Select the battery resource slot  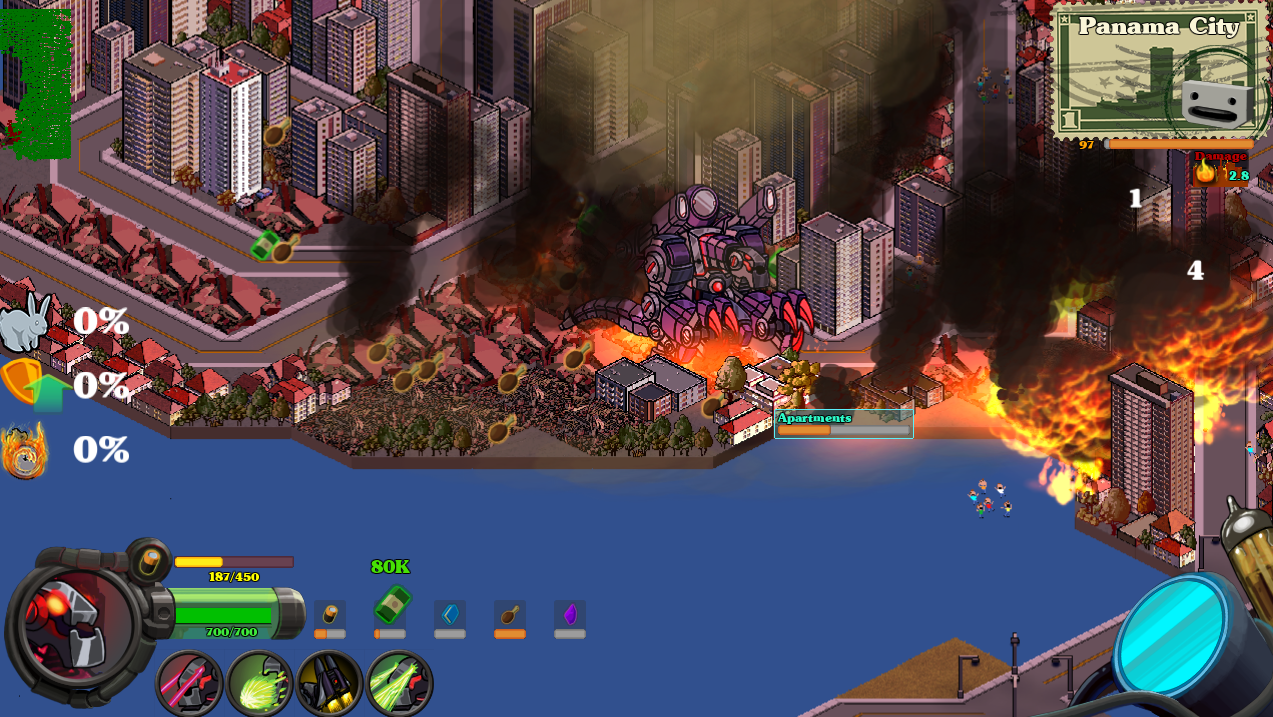(330, 615)
